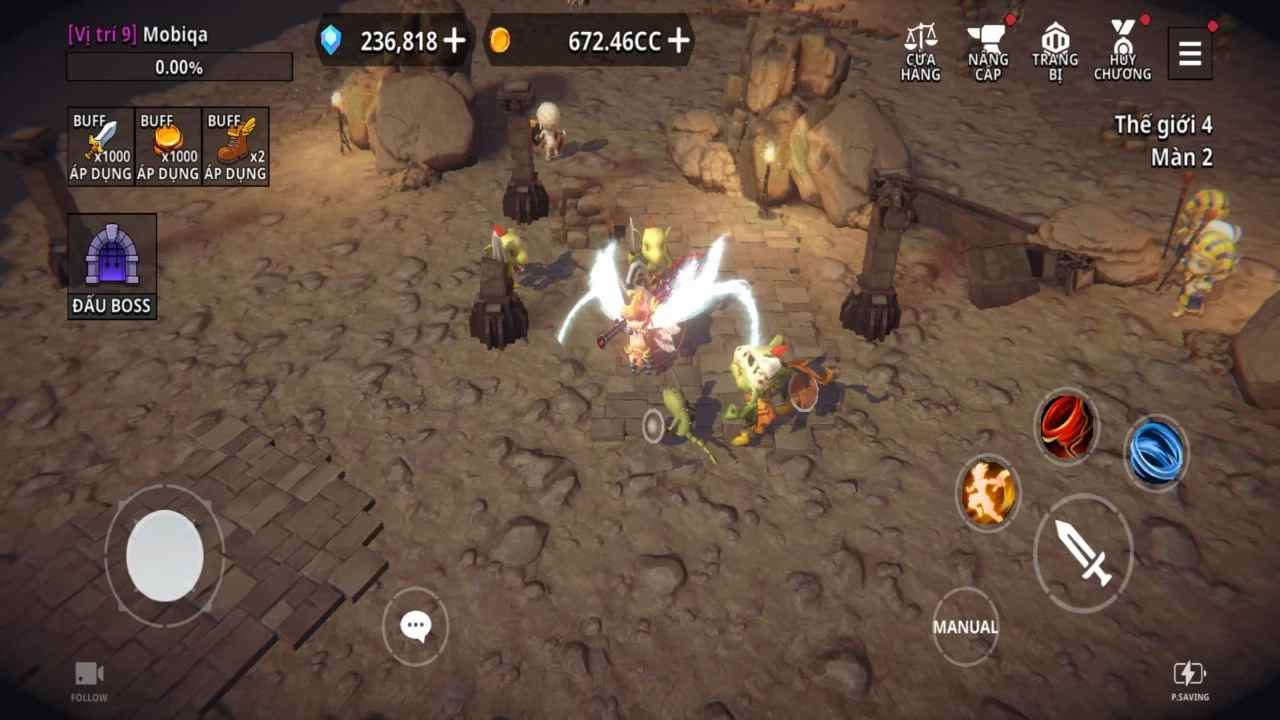Open the CỬA HÀNG shop with scales icon
This screenshot has height=720, width=1280.
tap(919, 47)
